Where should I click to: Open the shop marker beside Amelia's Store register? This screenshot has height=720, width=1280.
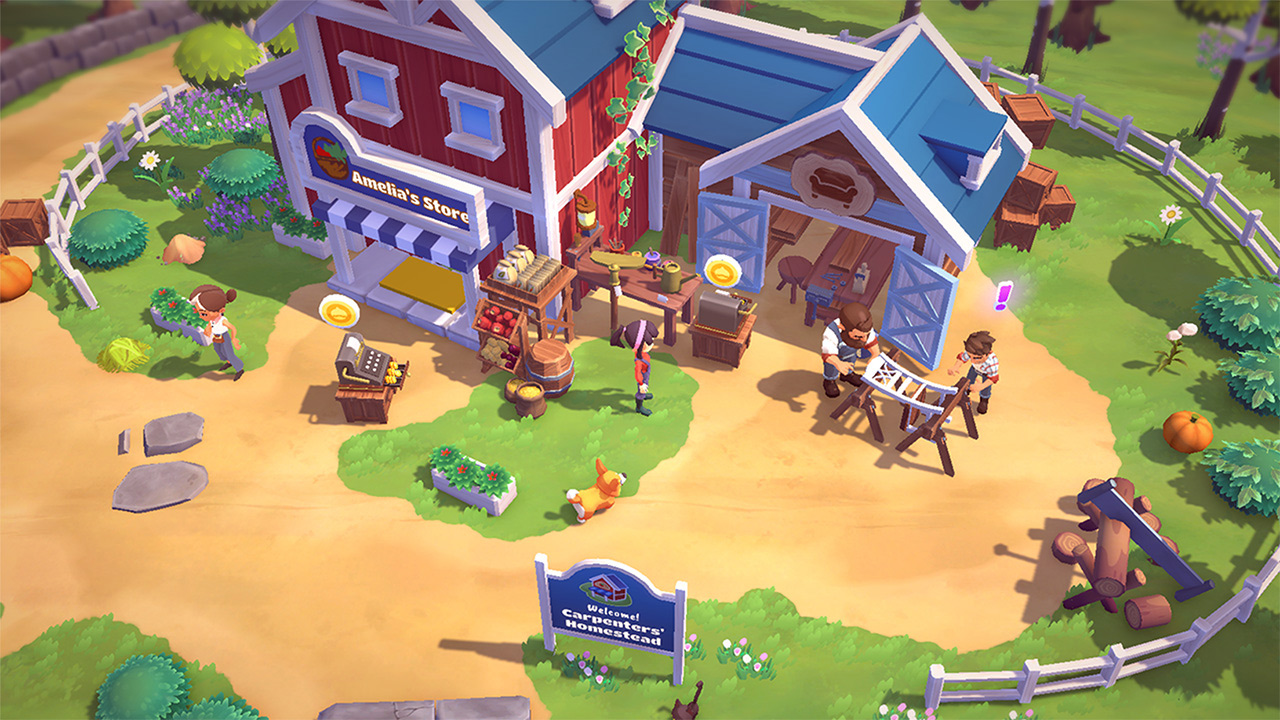(x=339, y=312)
